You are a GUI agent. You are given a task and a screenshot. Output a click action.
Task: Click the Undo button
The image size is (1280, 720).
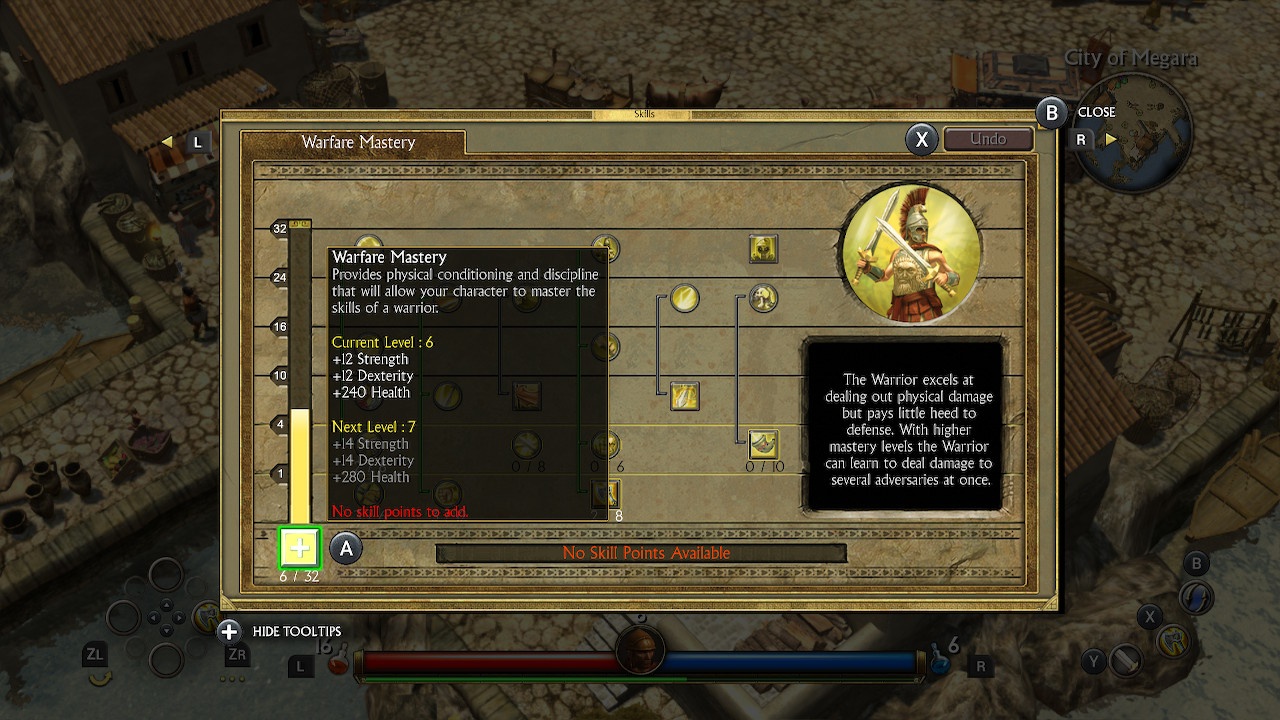click(988, 139)
